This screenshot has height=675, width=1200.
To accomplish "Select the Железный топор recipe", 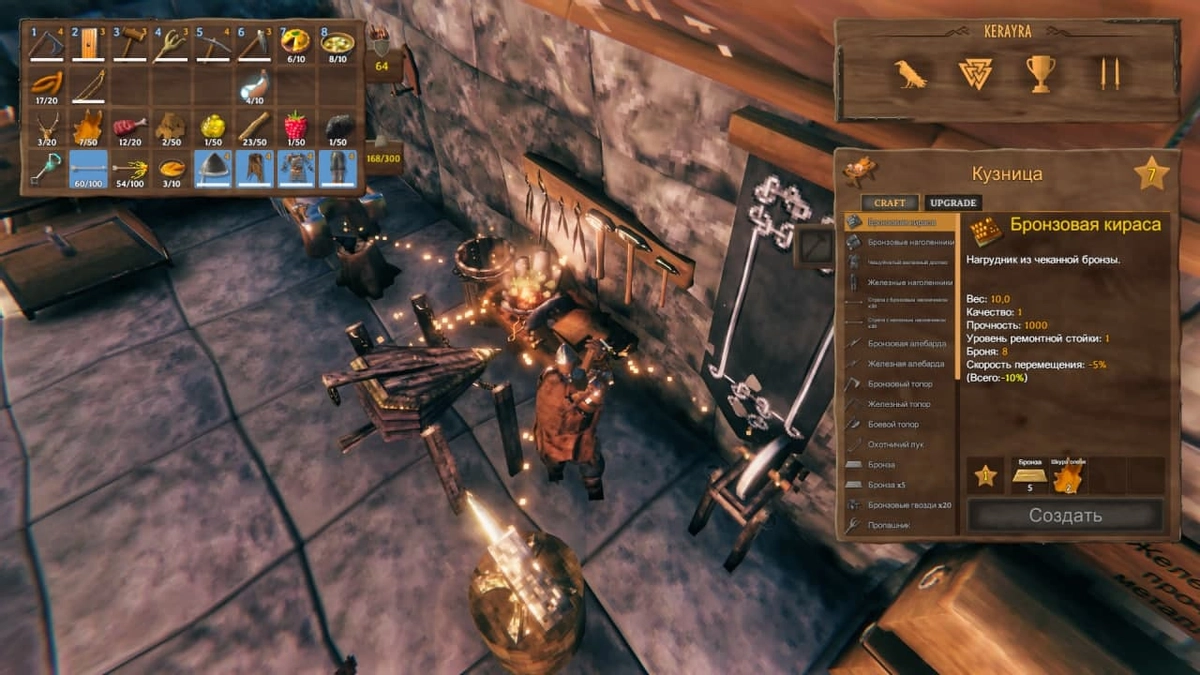I will pyautogui.click(x=898, y=404).
